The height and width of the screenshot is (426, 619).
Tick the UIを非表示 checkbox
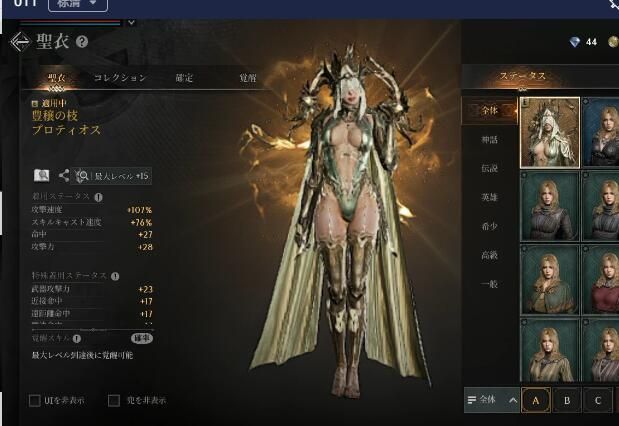click(x=35, y=401)
